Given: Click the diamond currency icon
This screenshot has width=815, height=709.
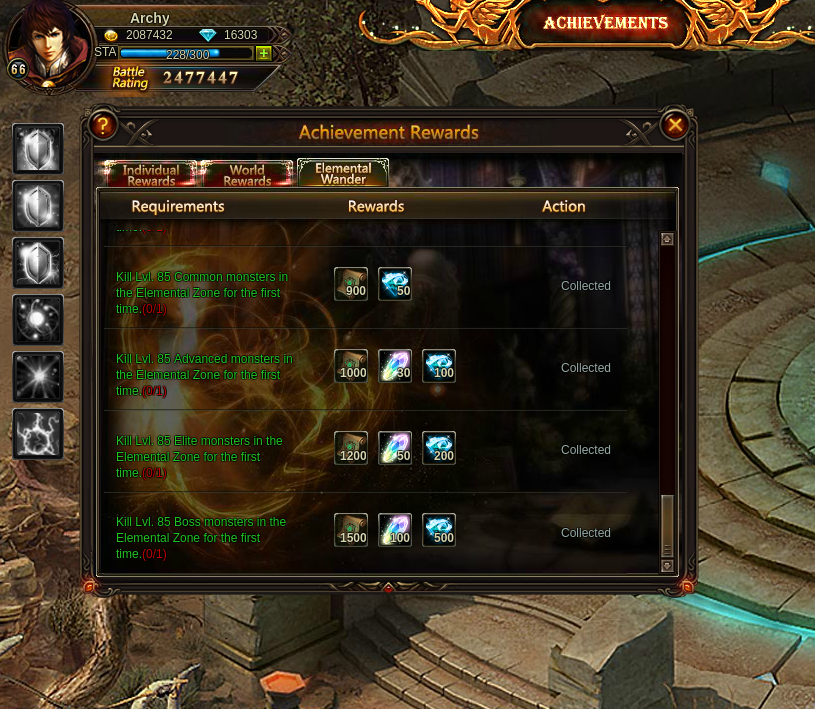Looking at the screenshot, I should (207, 35).
